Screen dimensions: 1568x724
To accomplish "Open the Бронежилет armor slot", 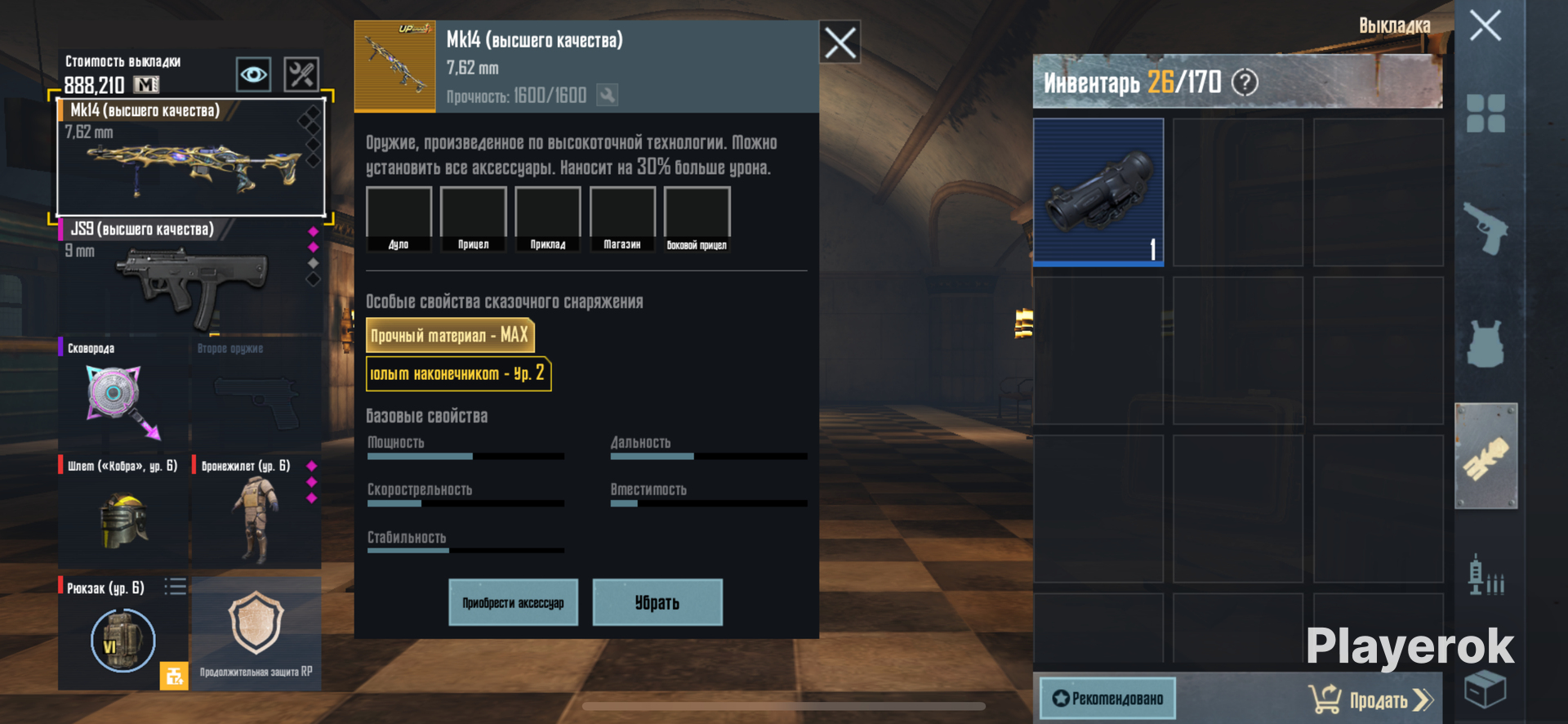I will click(x=255, y=511).
